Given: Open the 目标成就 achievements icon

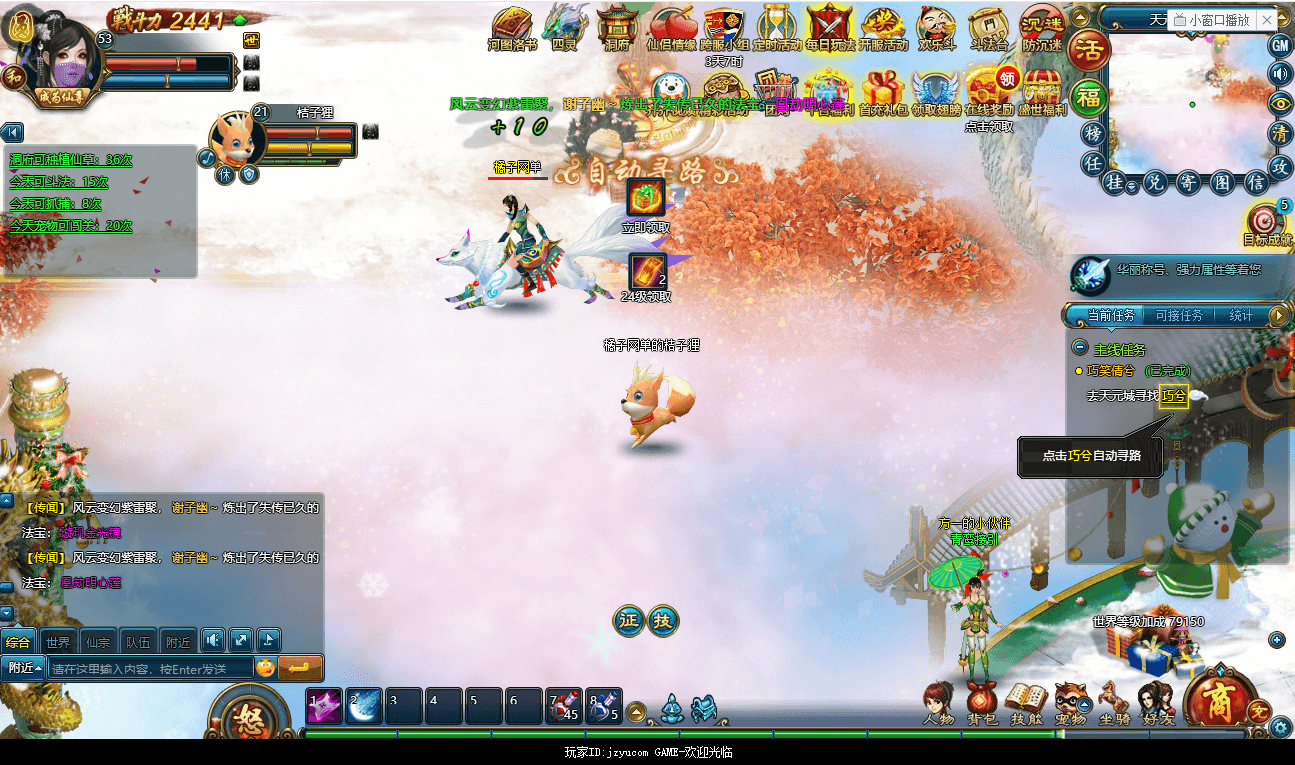Looking at the screenshot, I should click(x=1267, y=222).
